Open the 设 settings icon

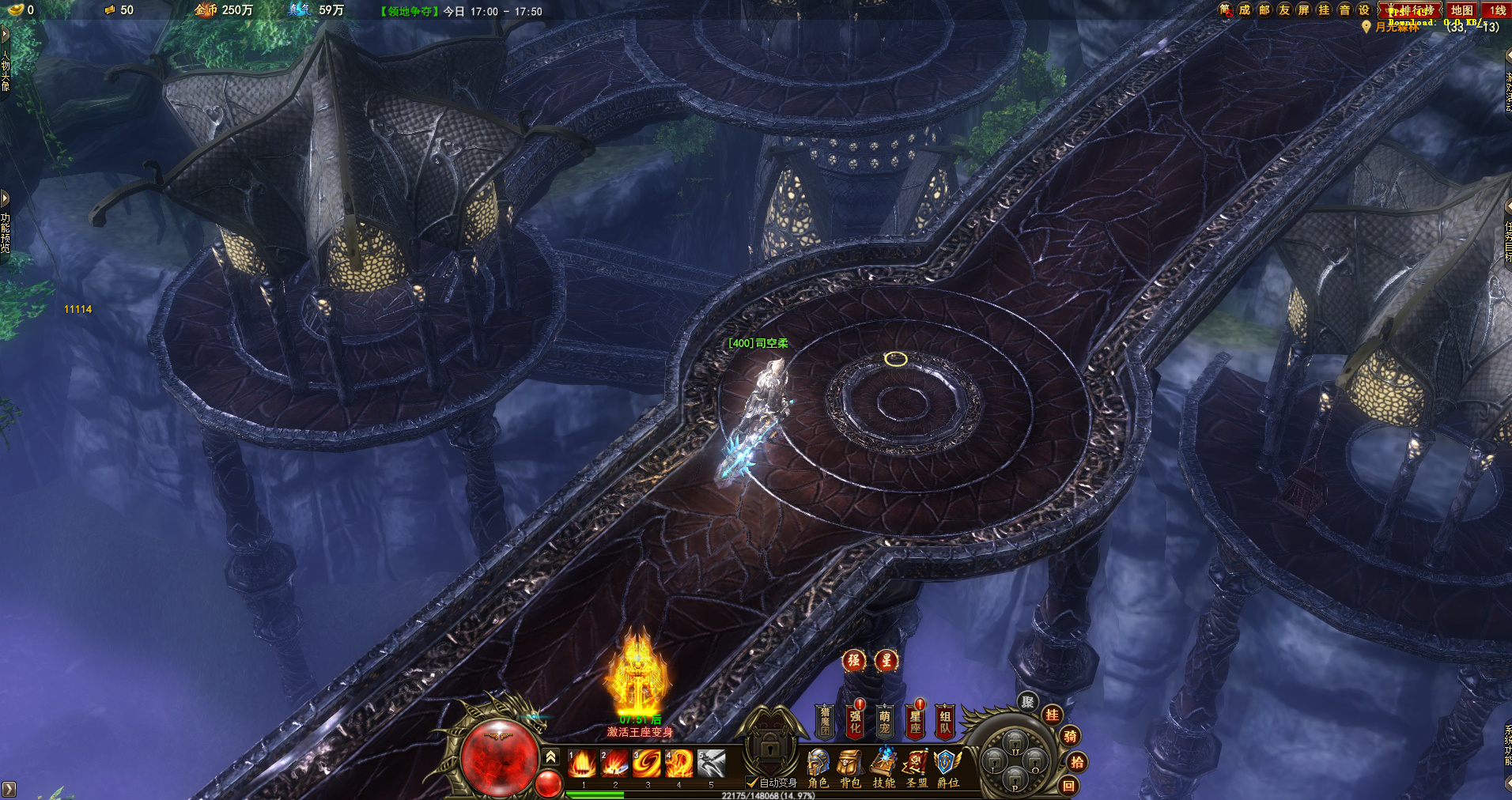pos(1363,9)
